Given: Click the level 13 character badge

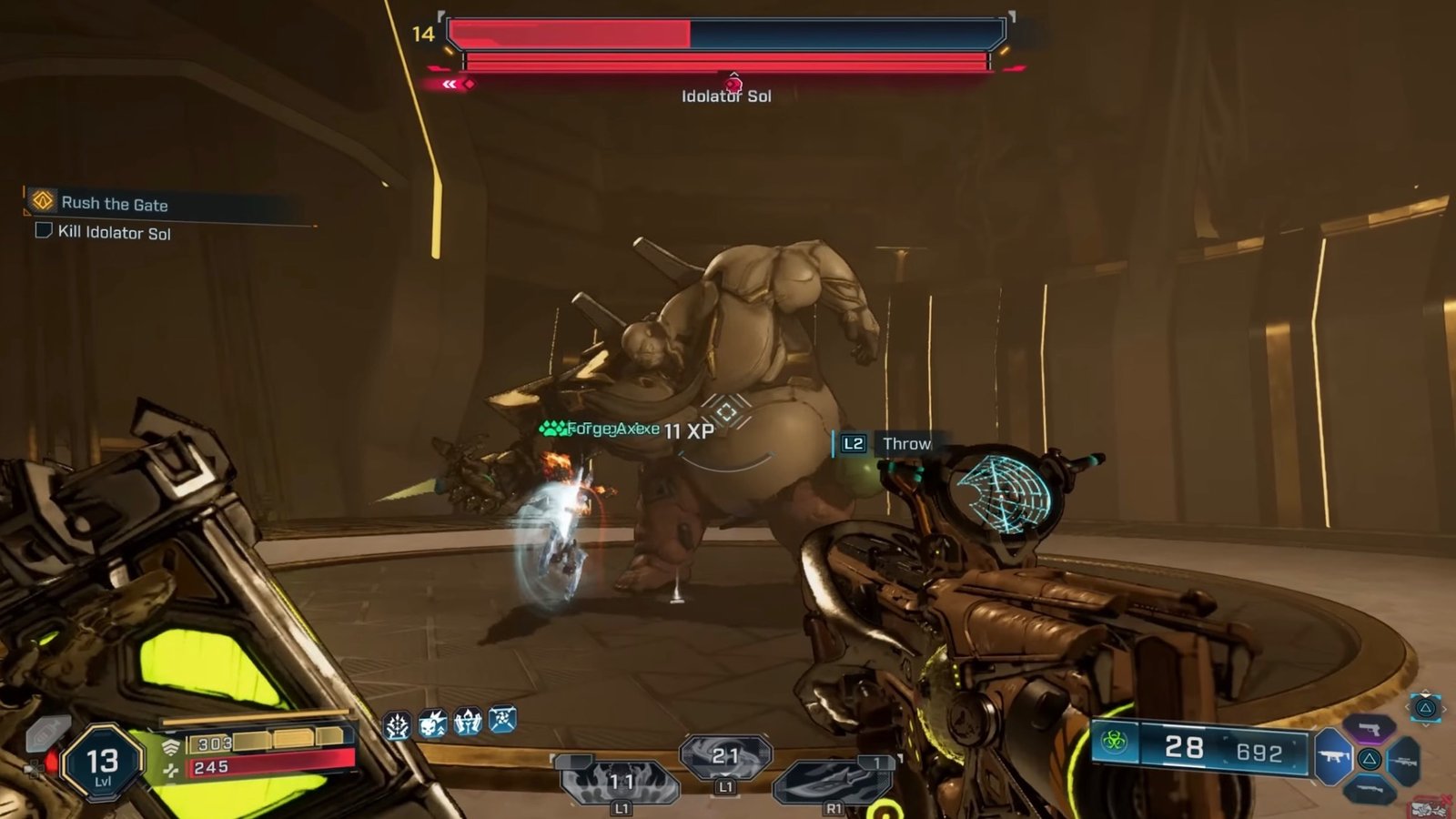Looking at the screenshot, I should point(102,764).
